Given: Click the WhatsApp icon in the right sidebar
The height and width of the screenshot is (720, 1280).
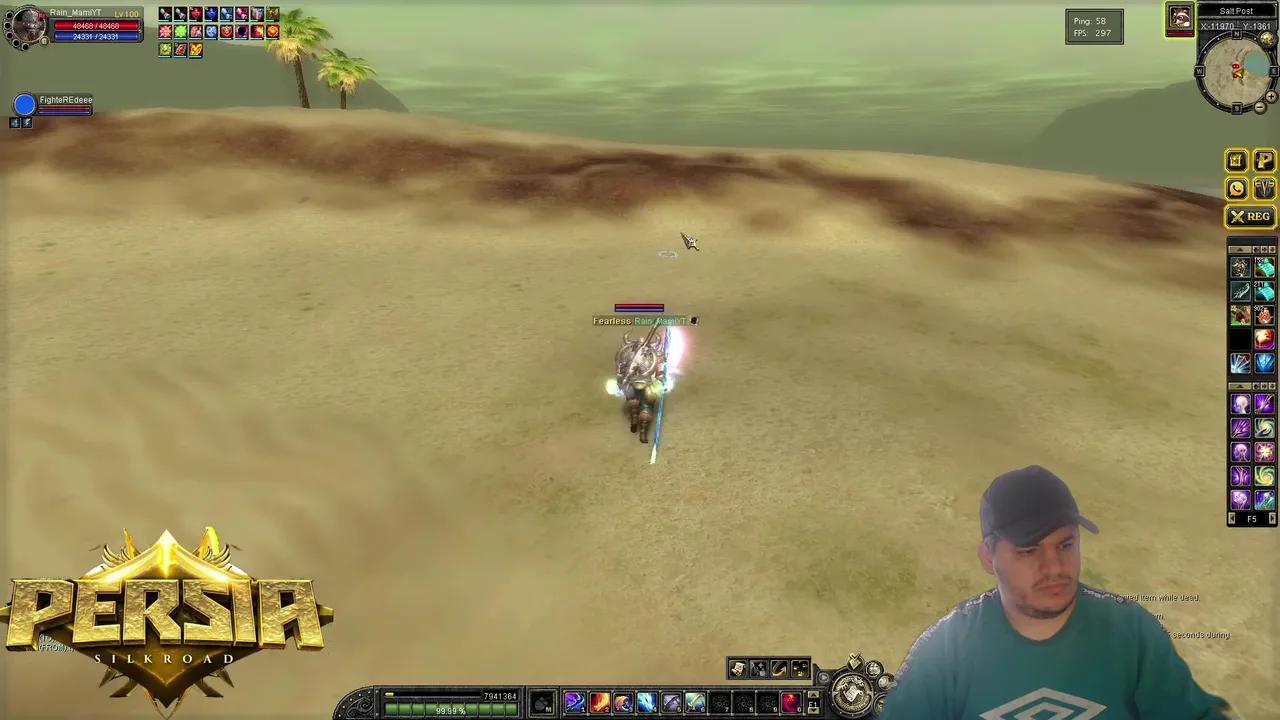Looking at the screenshot, I should pos(1237,188).
